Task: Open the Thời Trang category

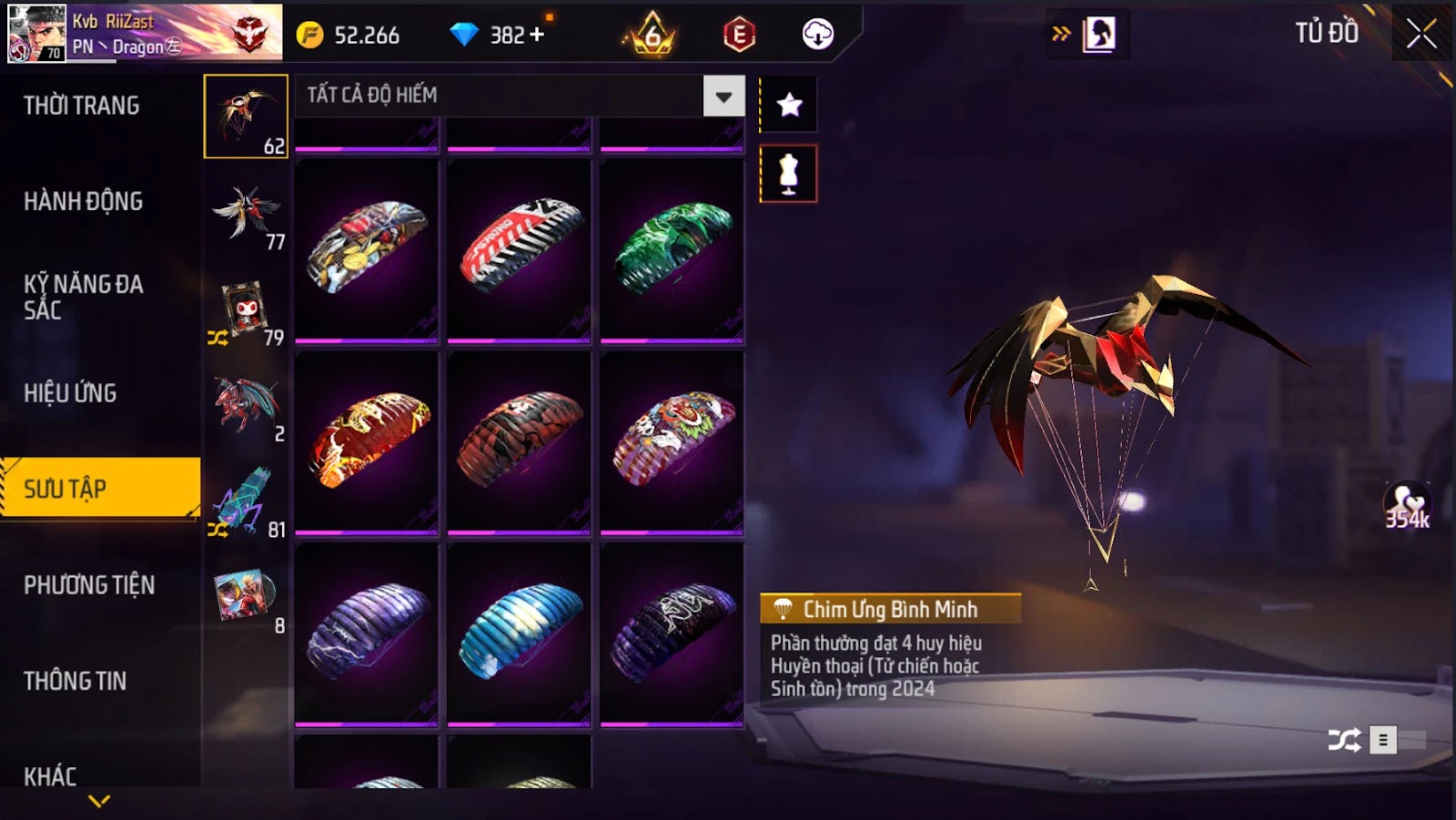Action: 82,106
